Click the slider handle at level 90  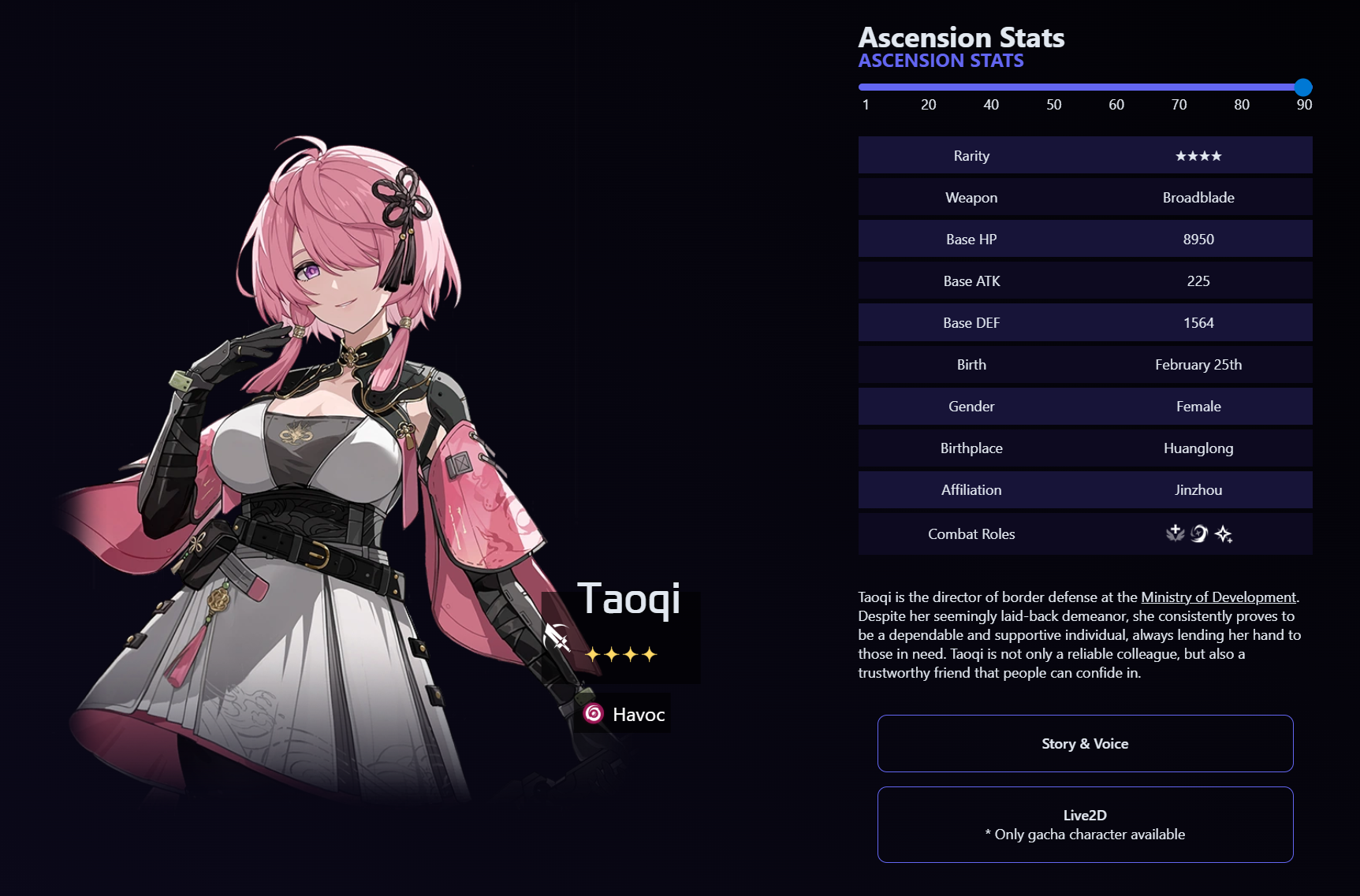(1303, 87)
